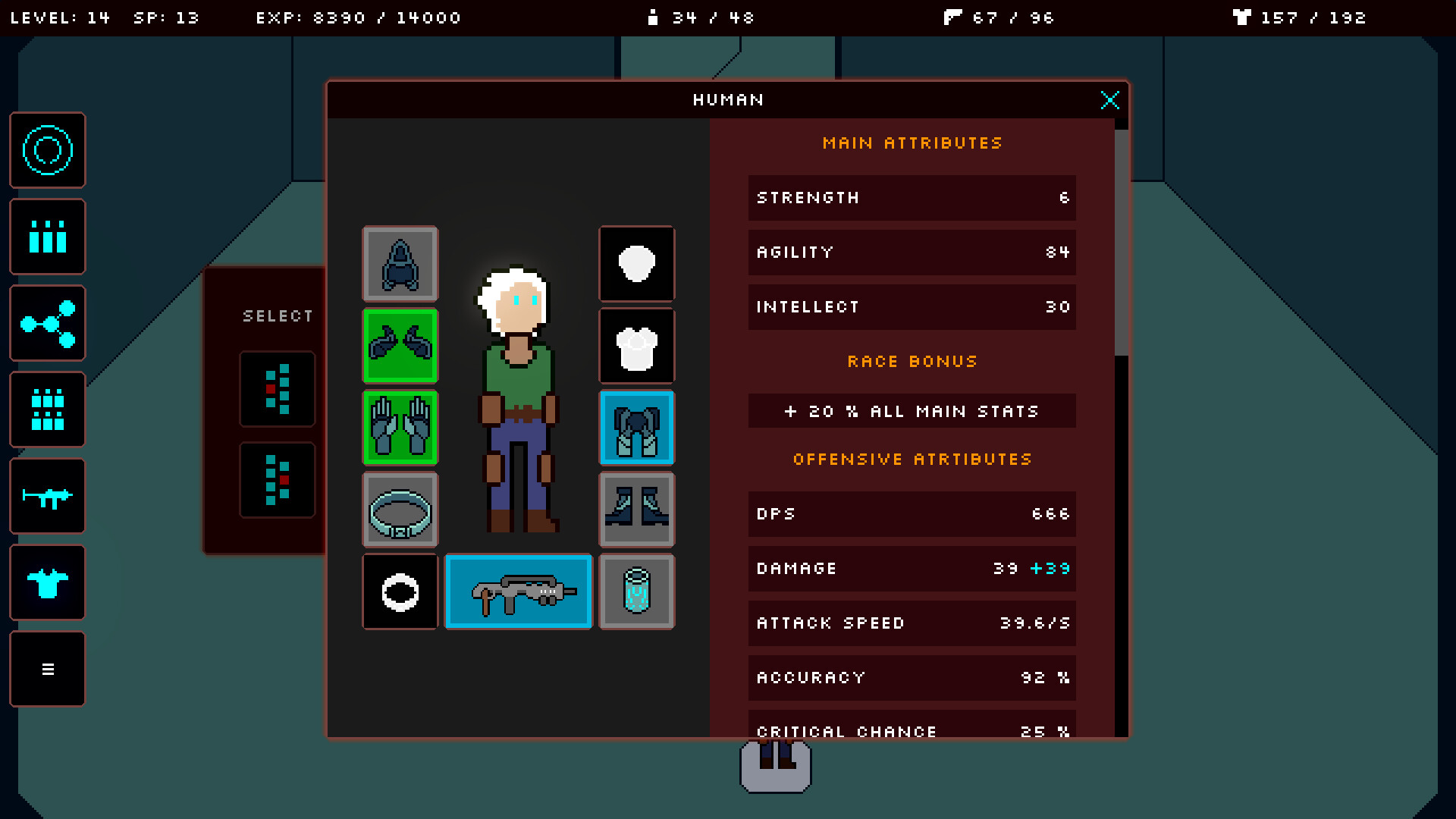Select the glowing jar consumable slot
Viewport: 1456px width, 819px height.
[x=636, y=591]
